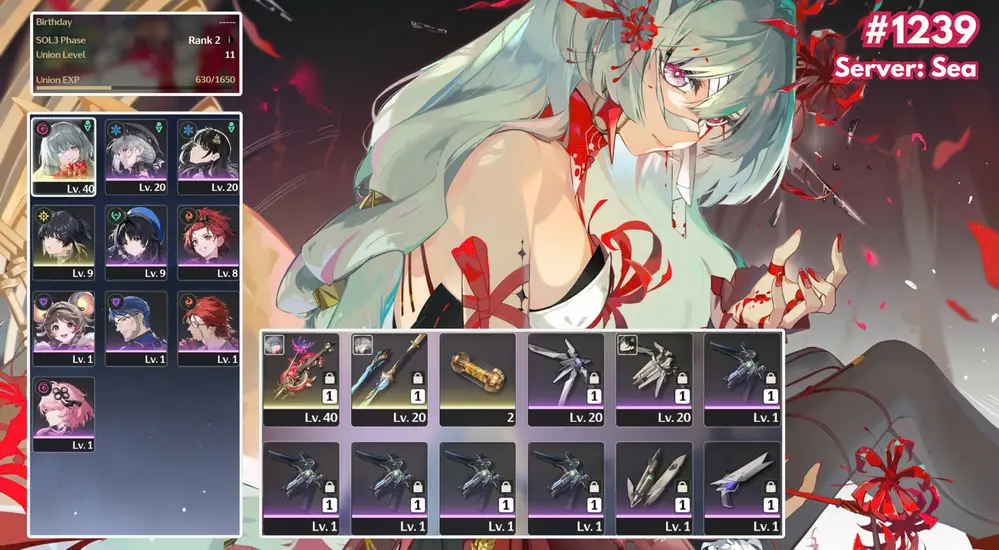Select the blue-beret Lv. 9 character
Screen dimensions: 999x550
pyautogui.click(x=137, y=241)
